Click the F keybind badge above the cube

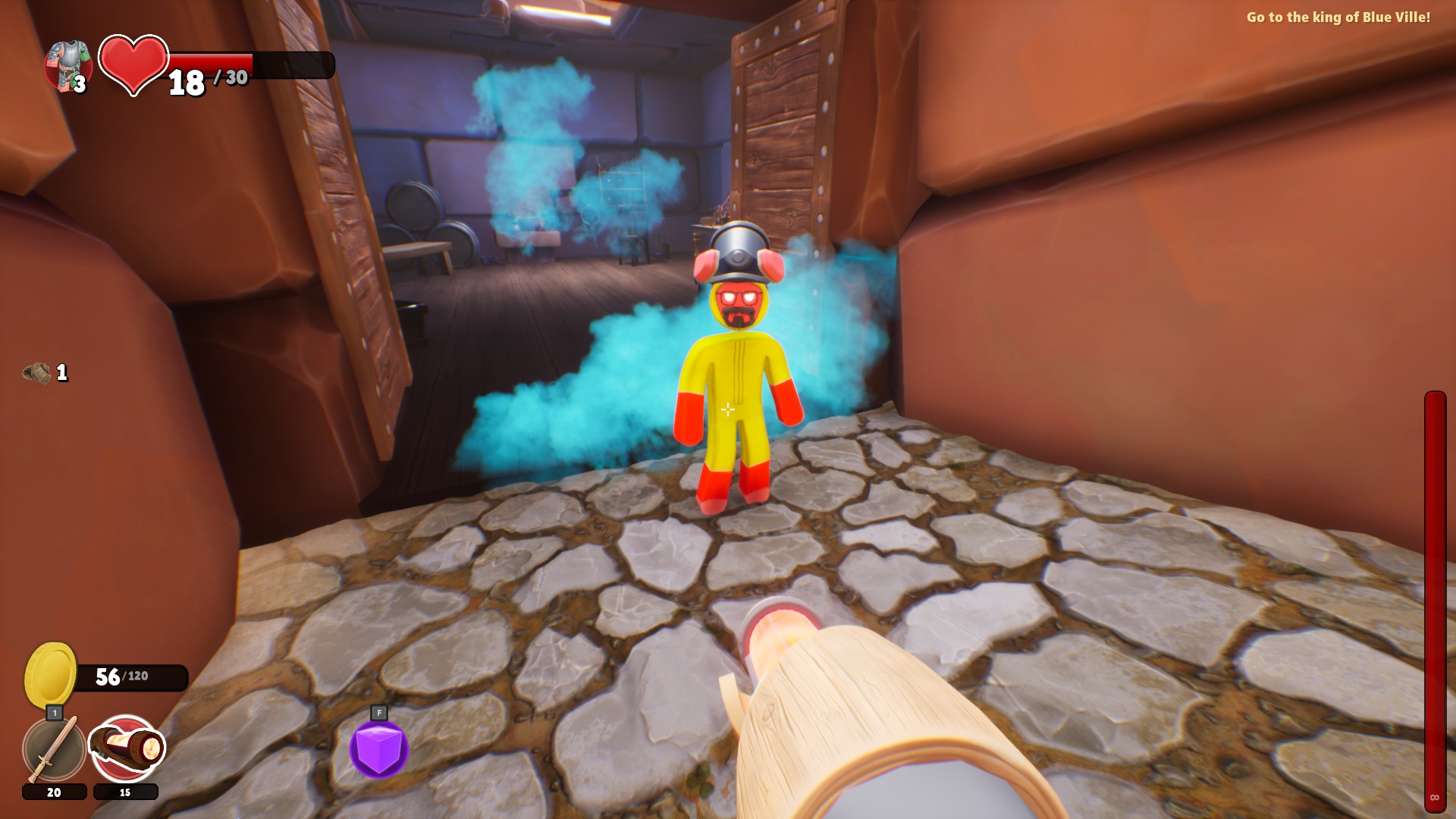tap(378, 713)
